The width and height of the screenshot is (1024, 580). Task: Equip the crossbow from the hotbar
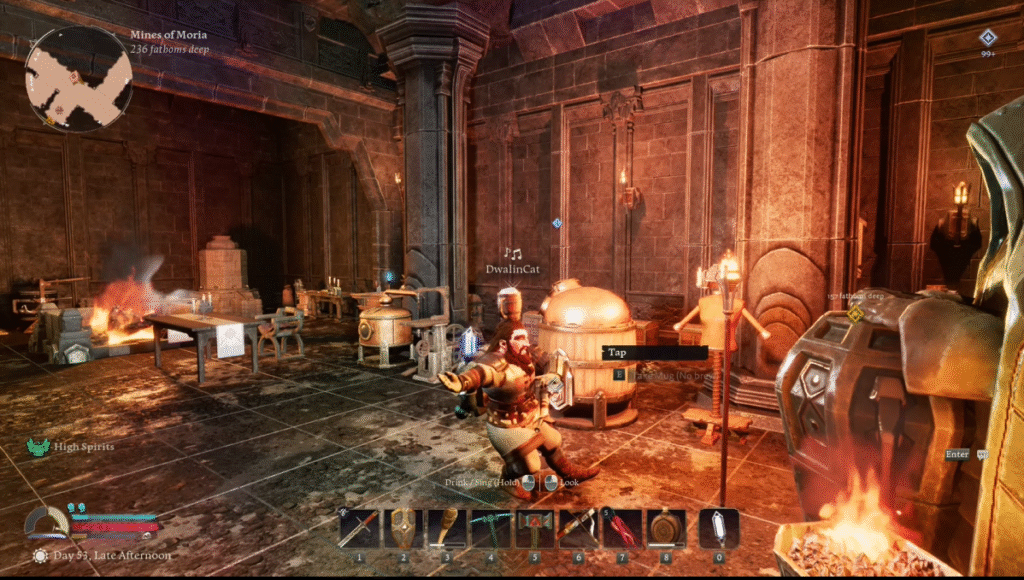pos(577,528)
